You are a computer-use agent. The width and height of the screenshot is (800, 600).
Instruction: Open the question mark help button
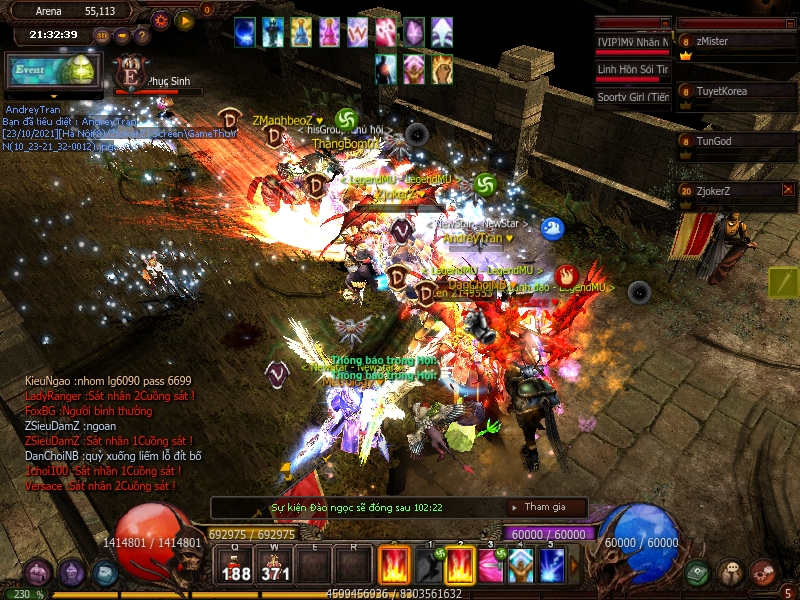[x=142, y=36]
